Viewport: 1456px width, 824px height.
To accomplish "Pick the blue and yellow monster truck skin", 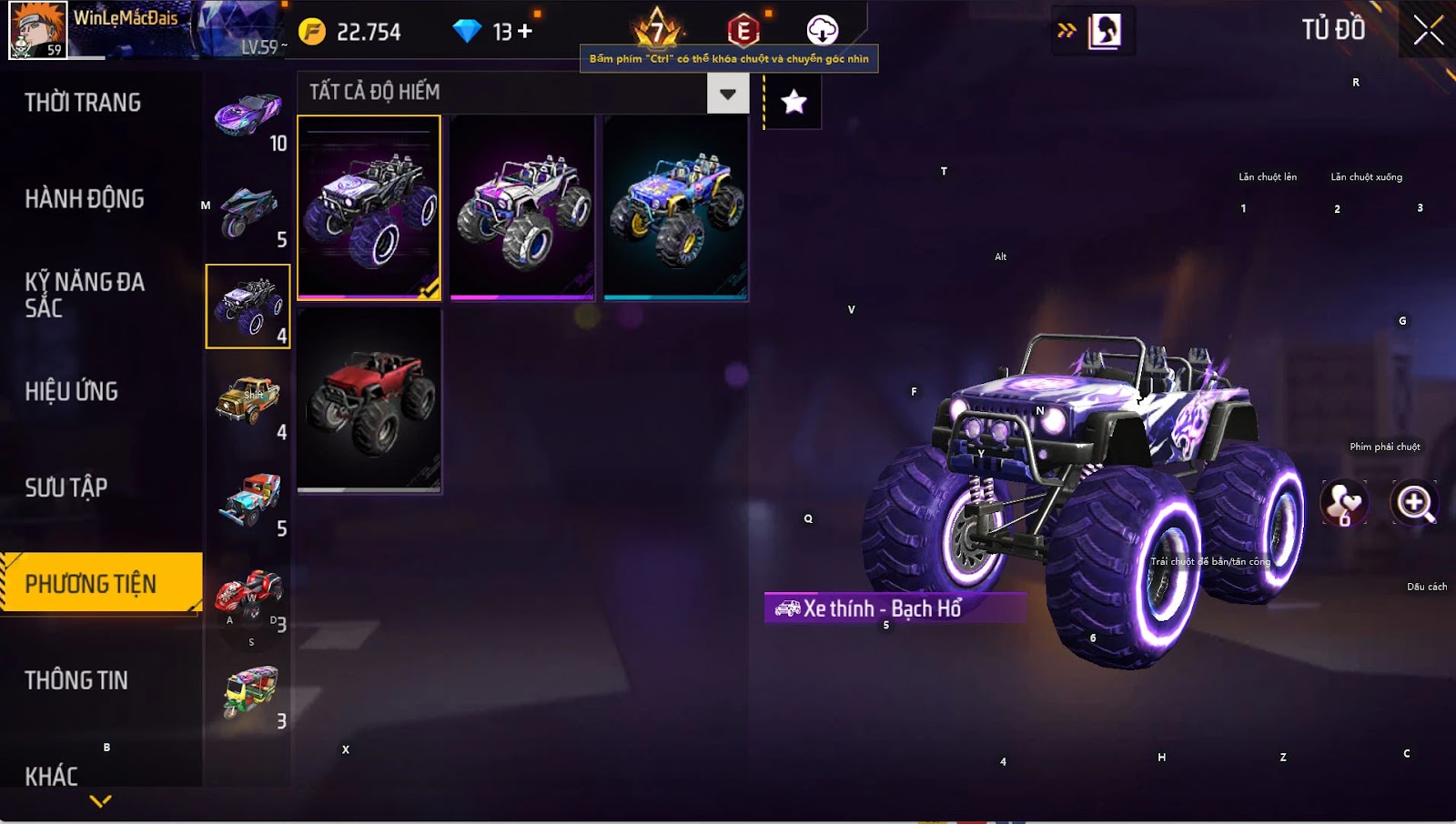I will tap(675, 207).
